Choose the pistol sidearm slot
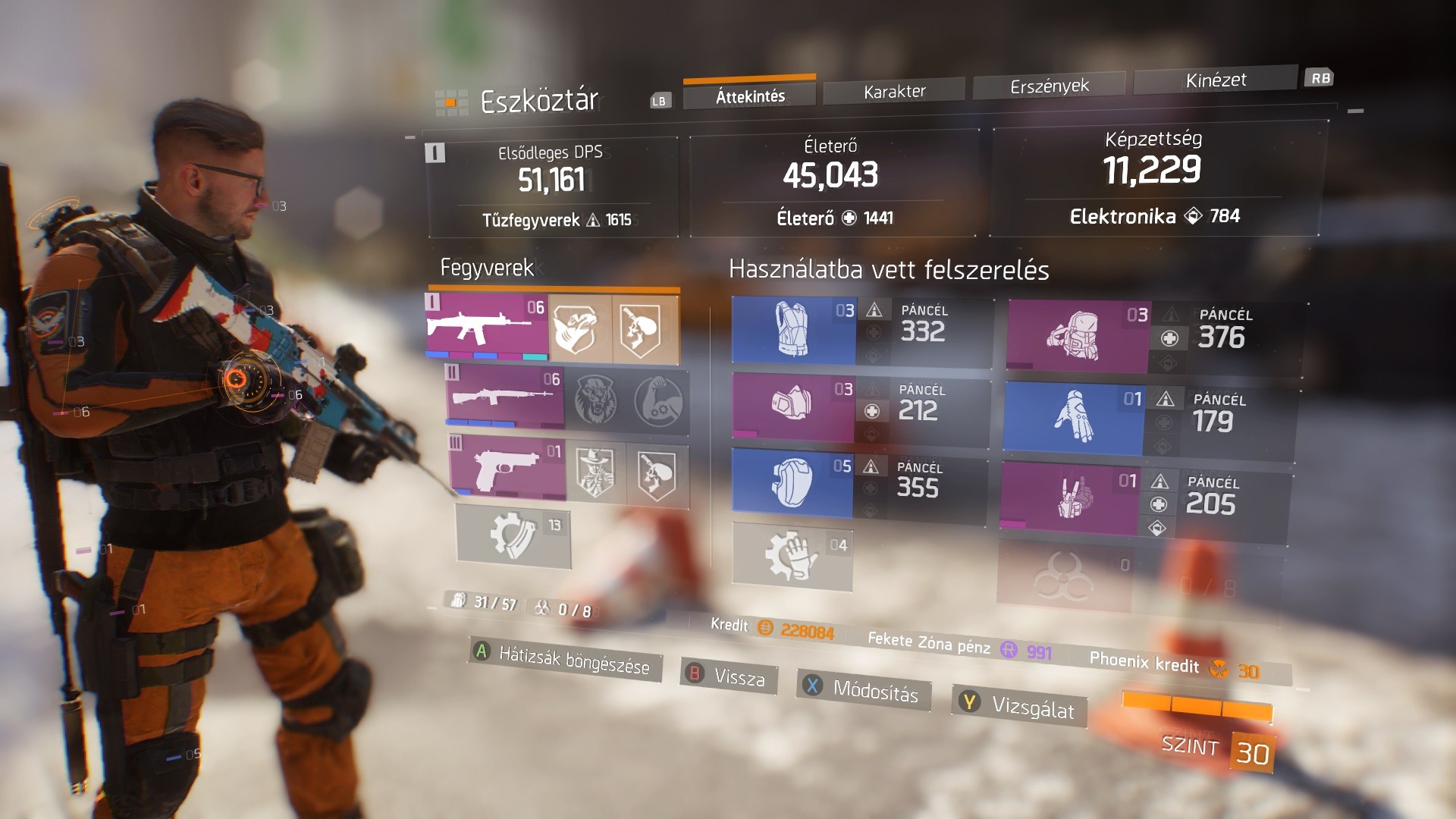This screenshot has height=819, width=1456. [x=507, y=467]
